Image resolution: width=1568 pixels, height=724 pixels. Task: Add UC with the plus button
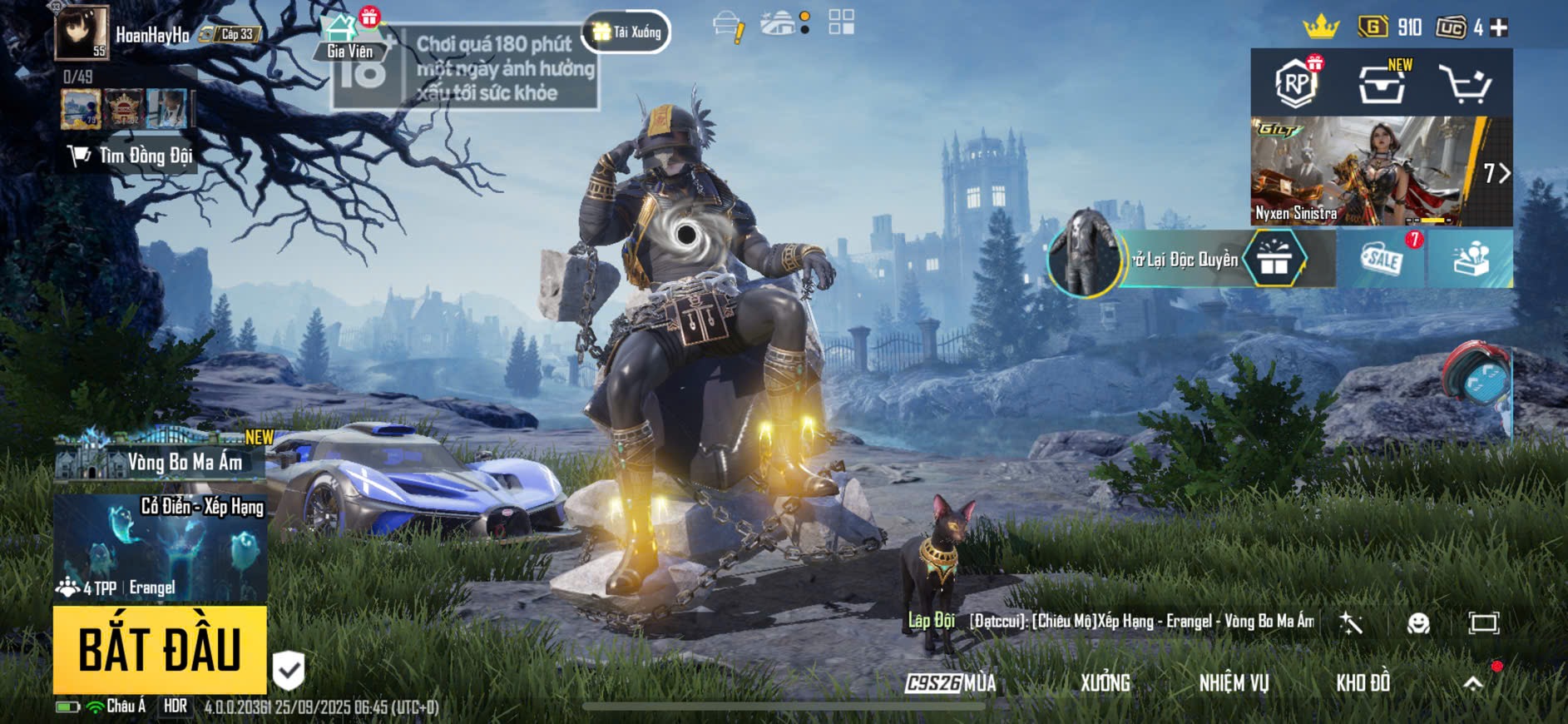[1499, 28]
